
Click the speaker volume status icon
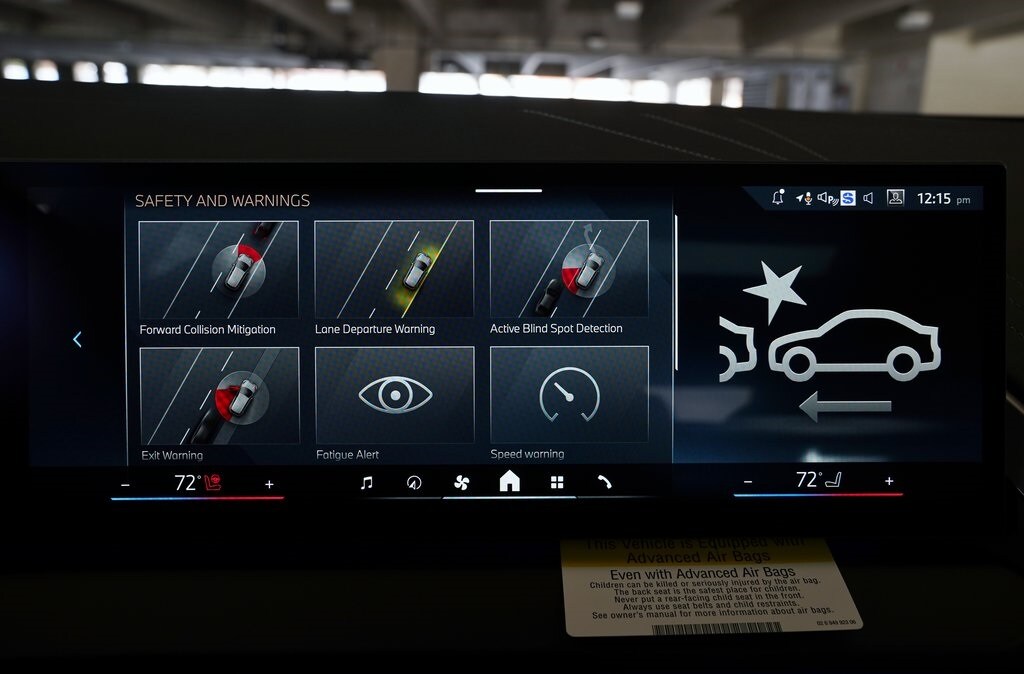pyautogui.click(x=868, y=198)
